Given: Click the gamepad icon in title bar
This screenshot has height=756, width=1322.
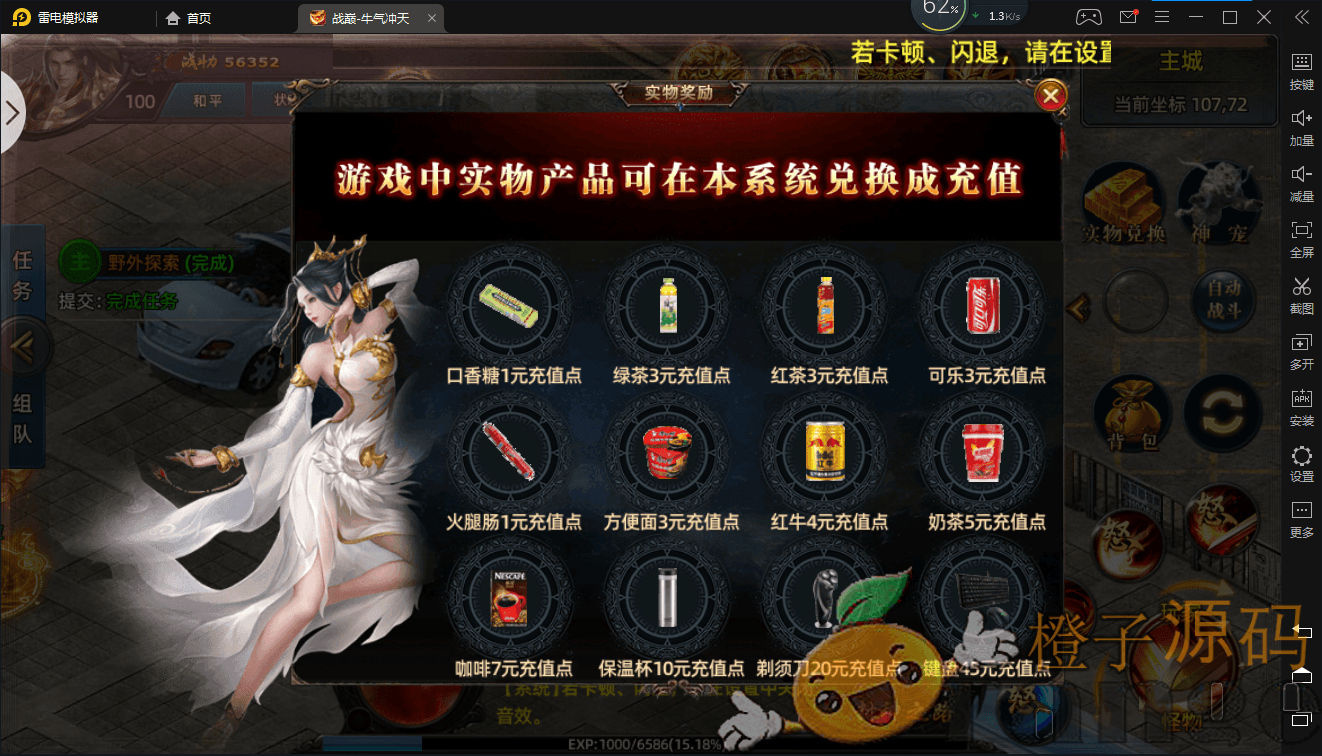Looking at the screenshot, I should point(1089,17).
